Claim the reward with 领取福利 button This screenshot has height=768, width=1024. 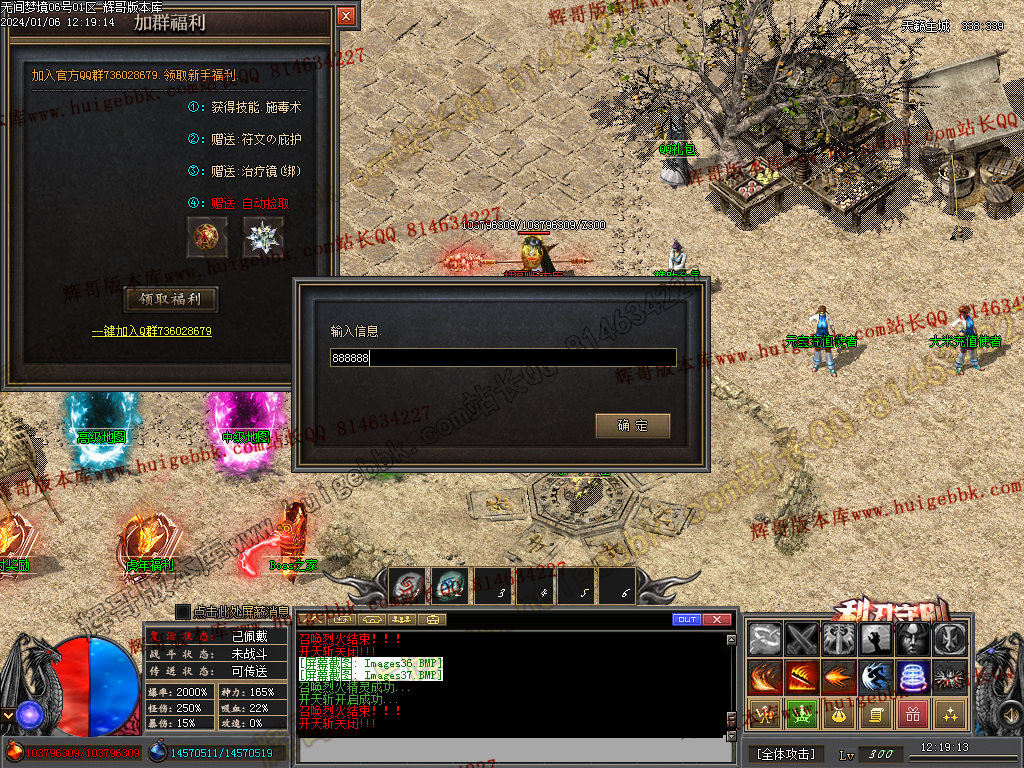[170, 299]
